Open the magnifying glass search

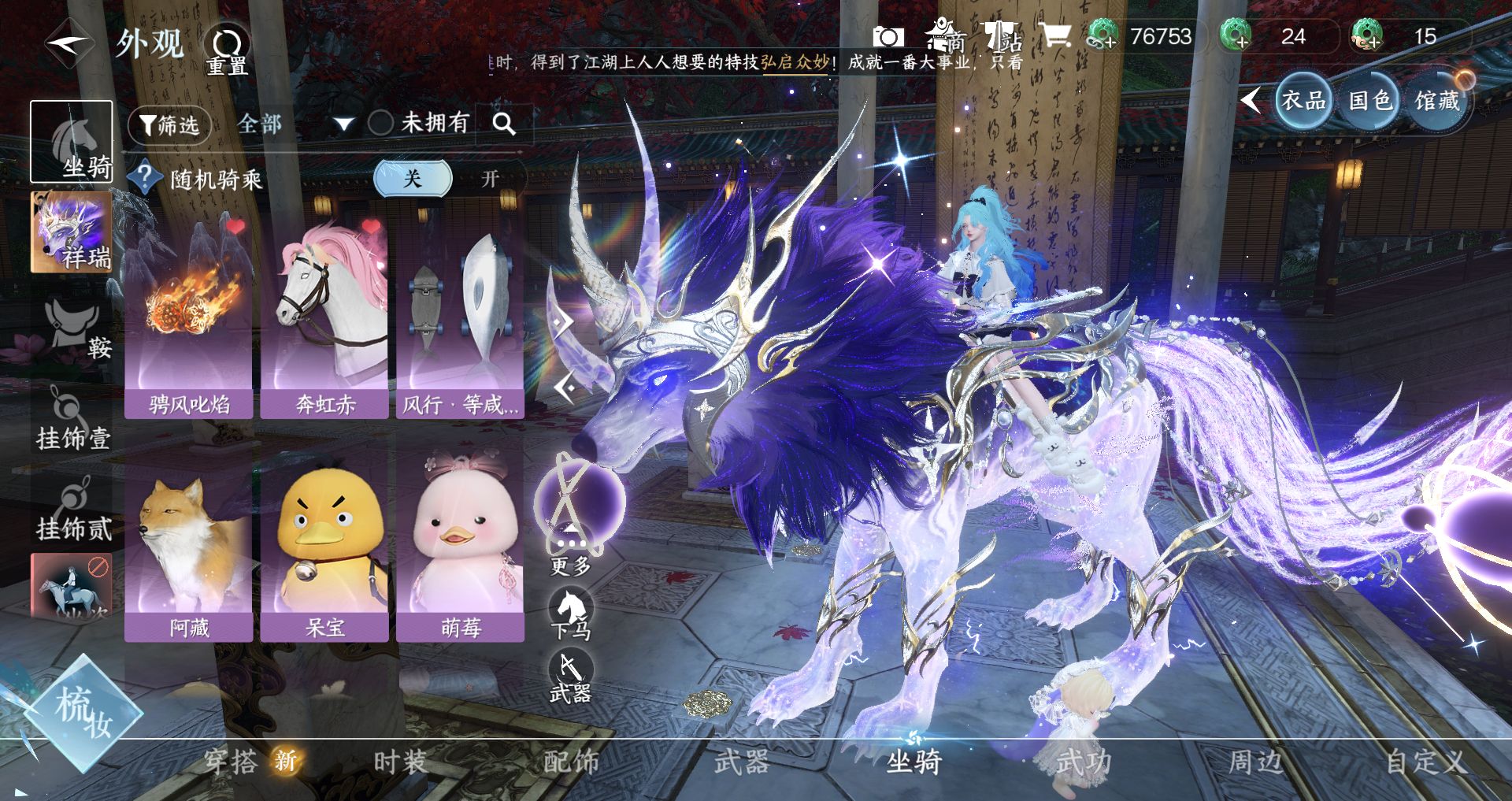pyautogui.click(x=503, y=124)
